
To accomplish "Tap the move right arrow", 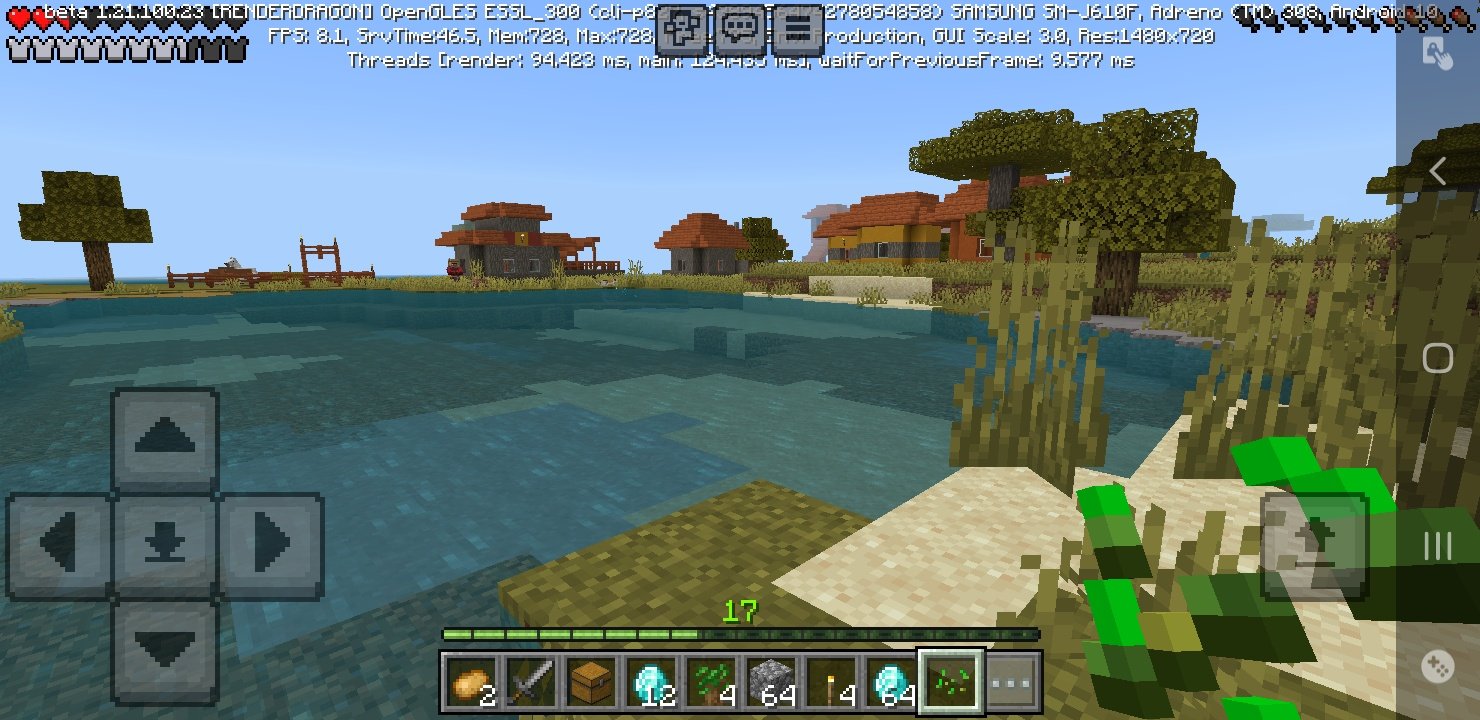I will point(270,545).
